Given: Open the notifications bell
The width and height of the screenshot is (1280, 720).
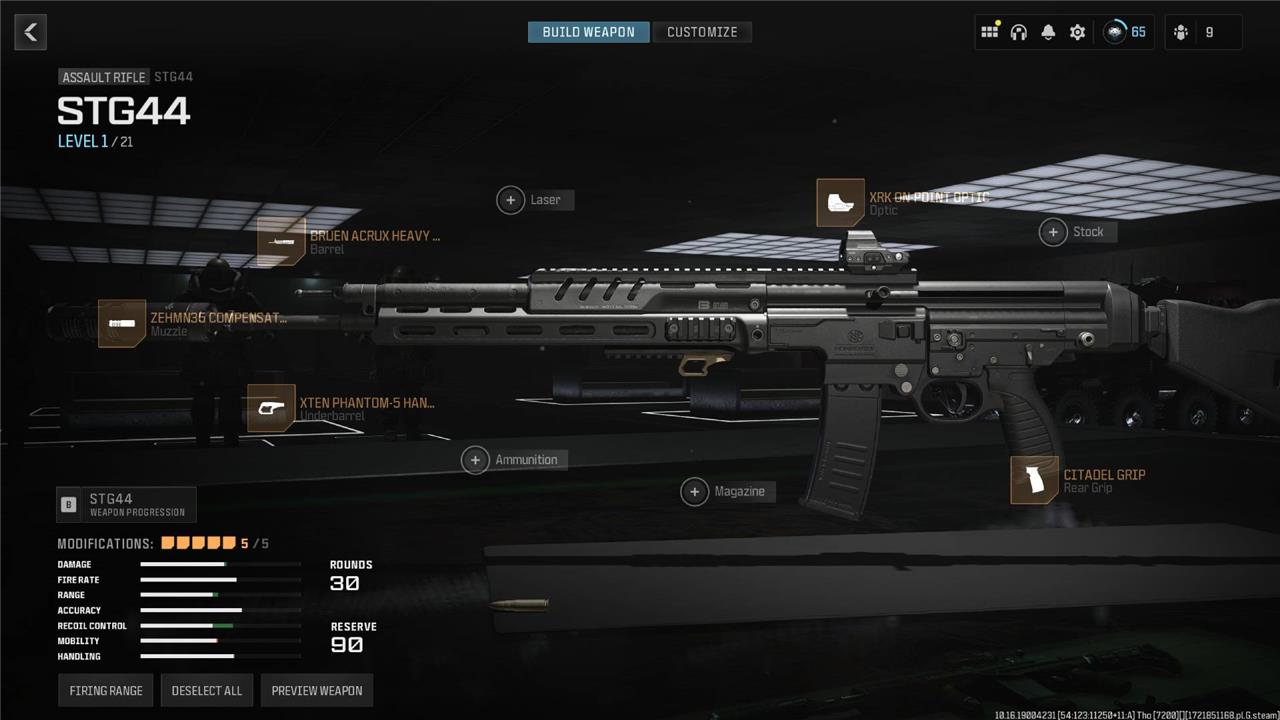Looking at the screenshot, I should click(x=1048, y=32).
